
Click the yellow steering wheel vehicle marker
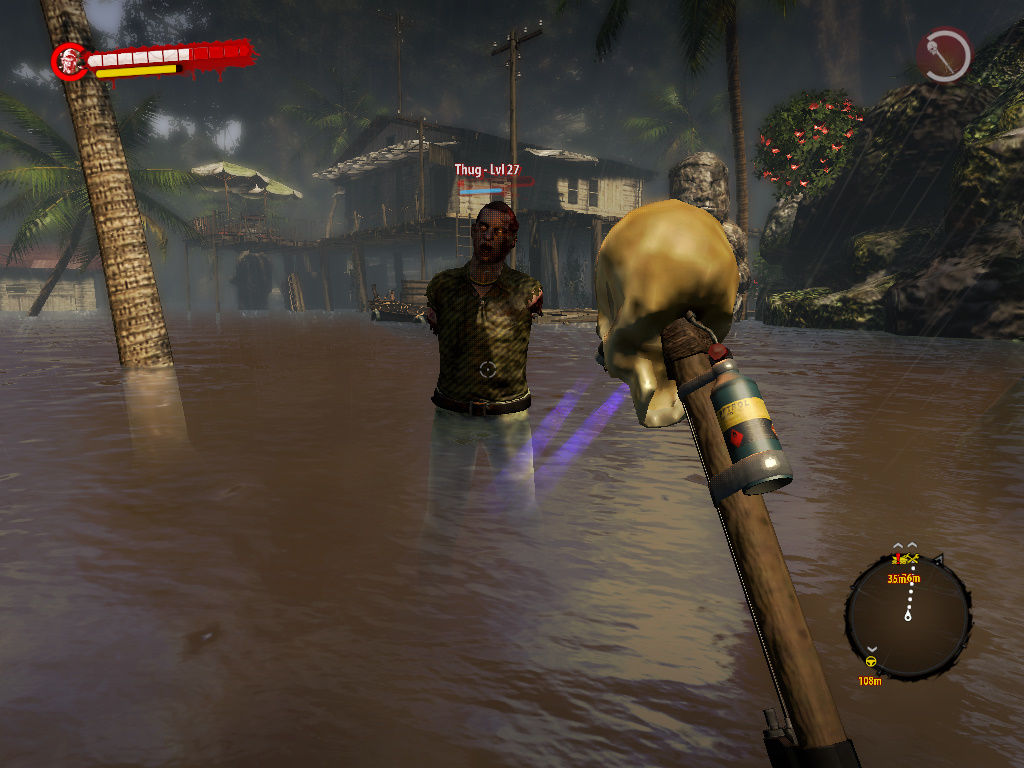870,661
